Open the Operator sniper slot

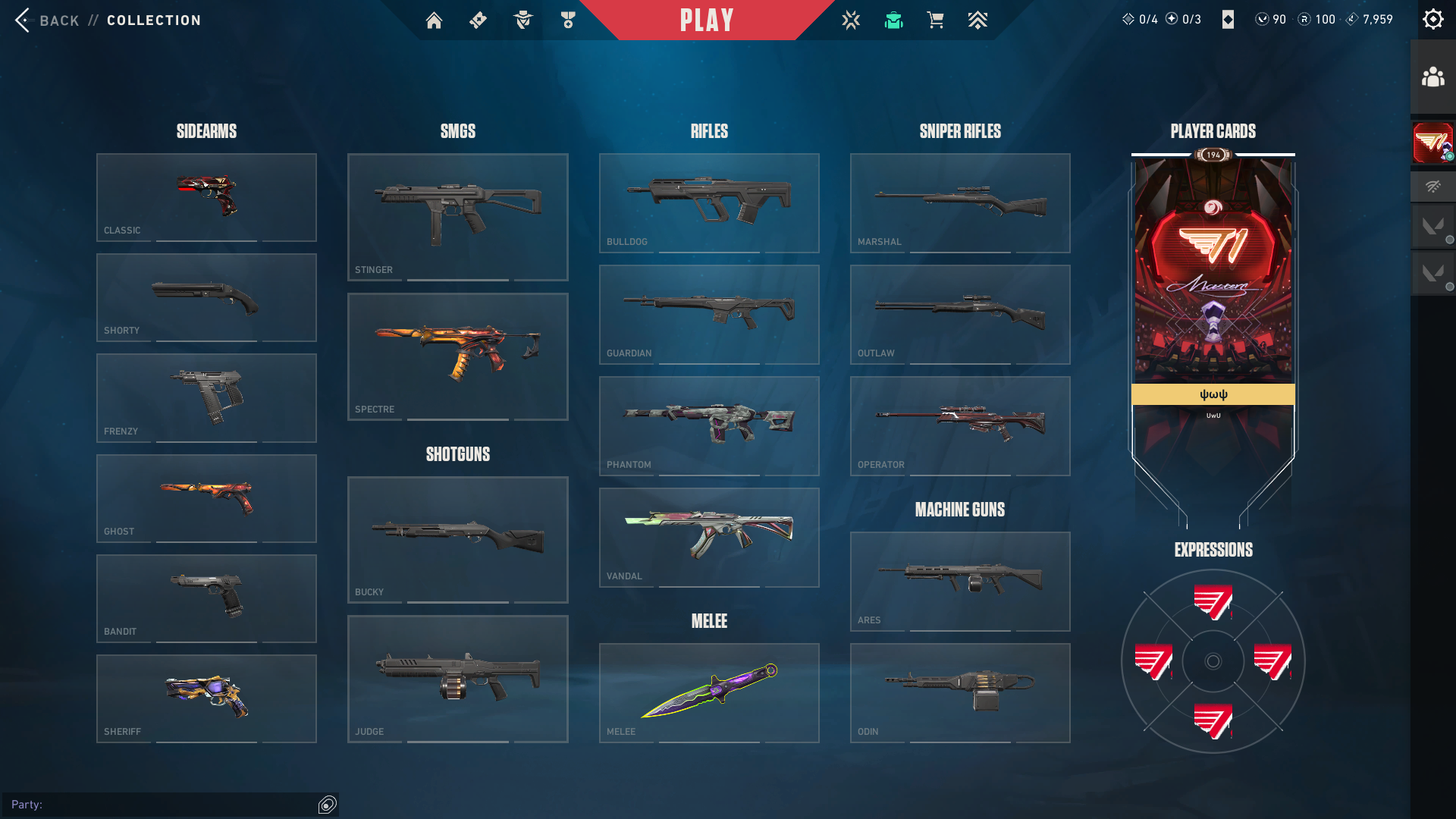960,425
